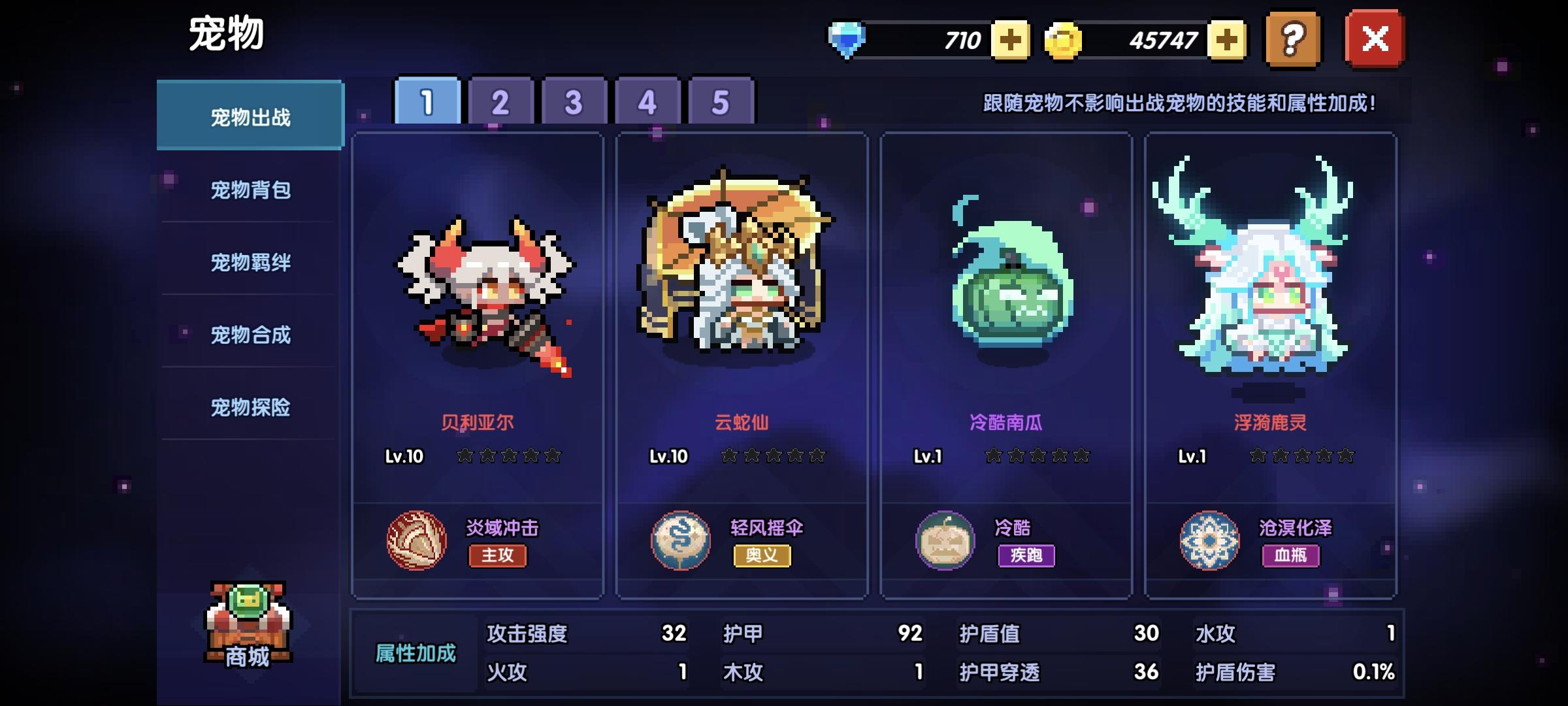Switch to the 宠物背包 section

coord(251,190)
